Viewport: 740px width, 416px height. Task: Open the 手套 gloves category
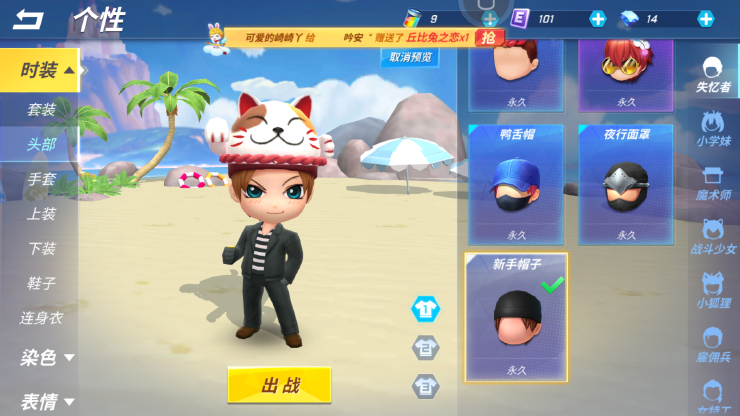tap(41, 179)
